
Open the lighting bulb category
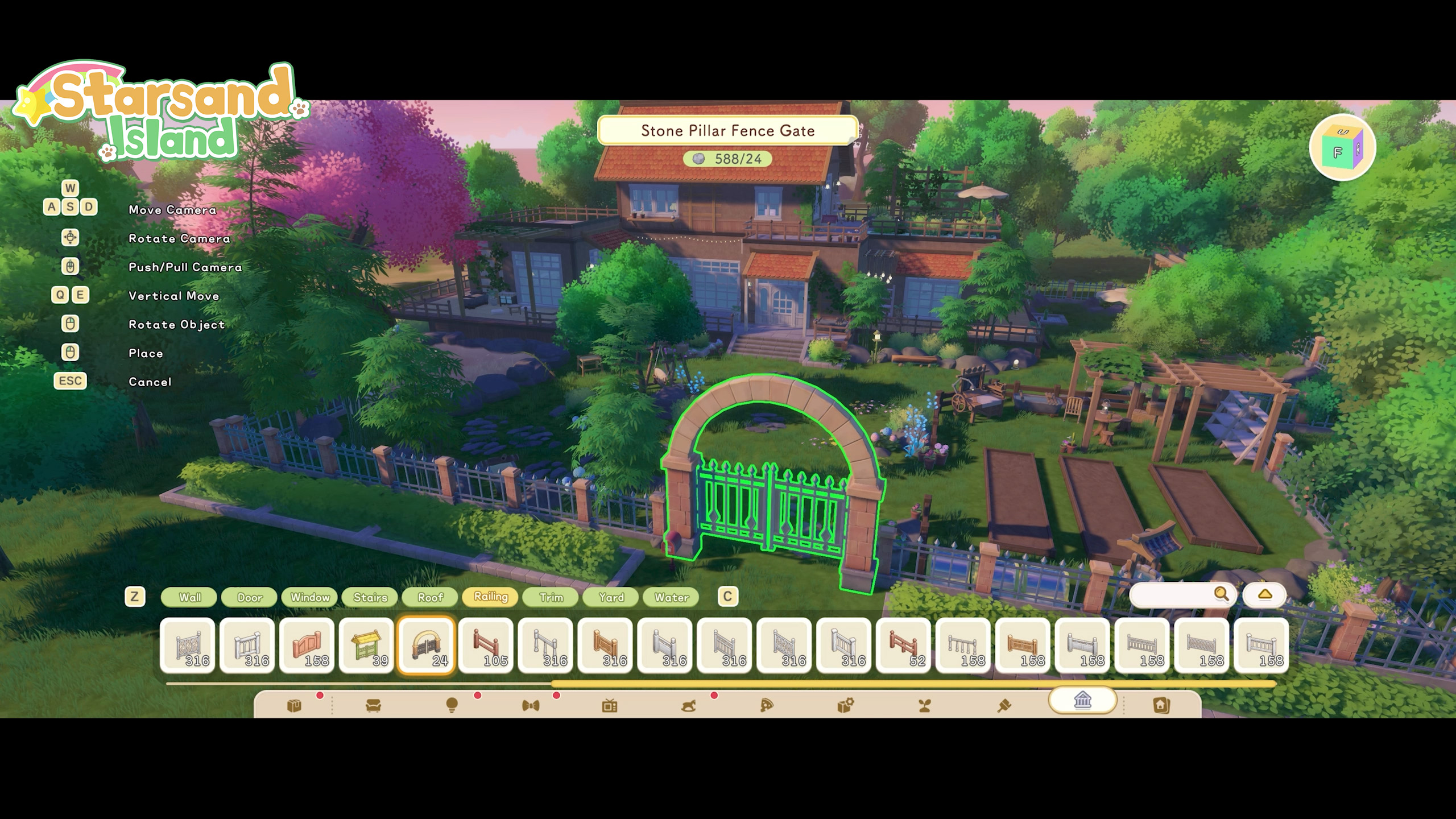point(452,706)
